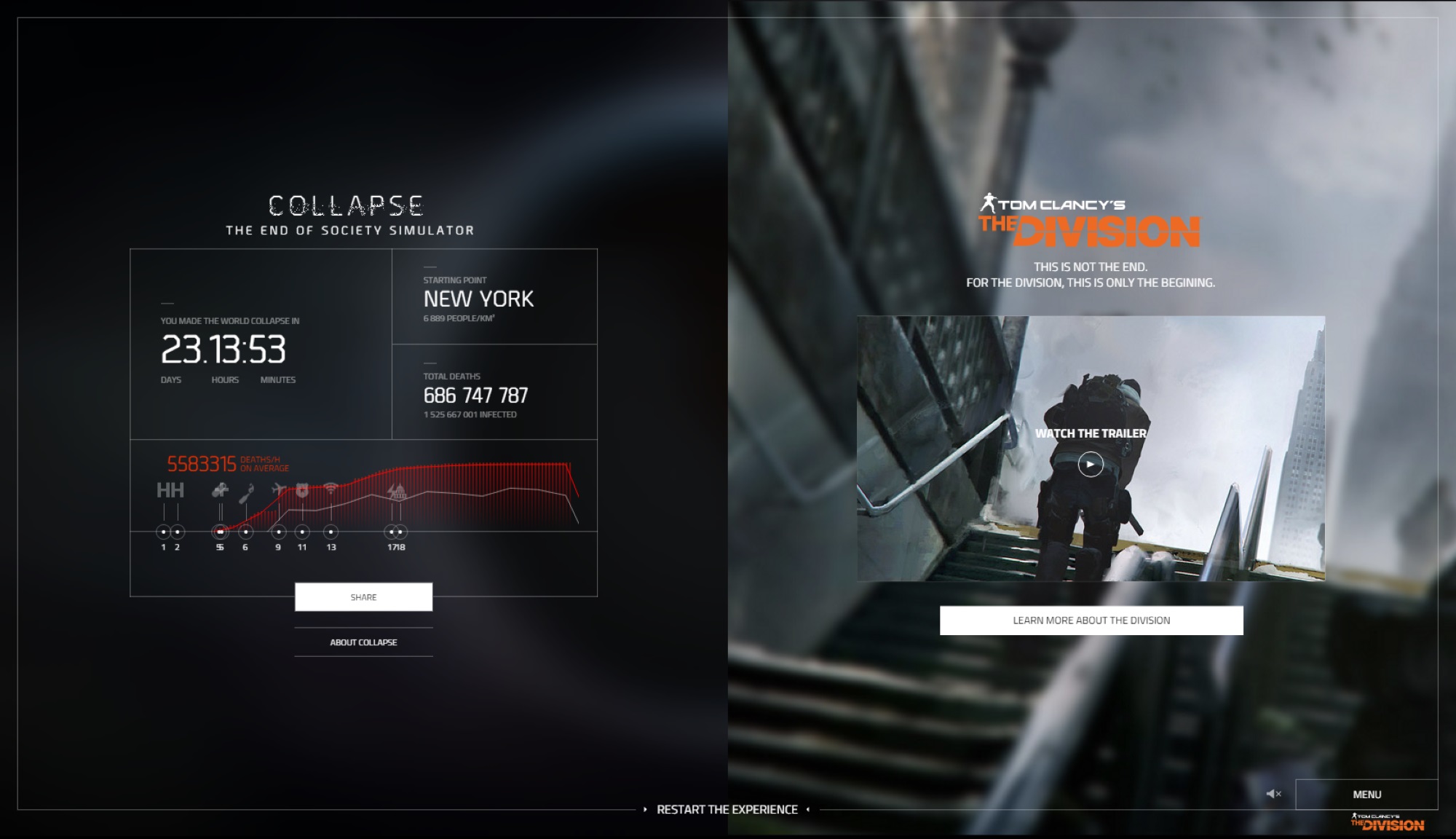Open the ABOUT COLLAPSE link
This screenshot has height=839, width=1456.
(363, 642)
